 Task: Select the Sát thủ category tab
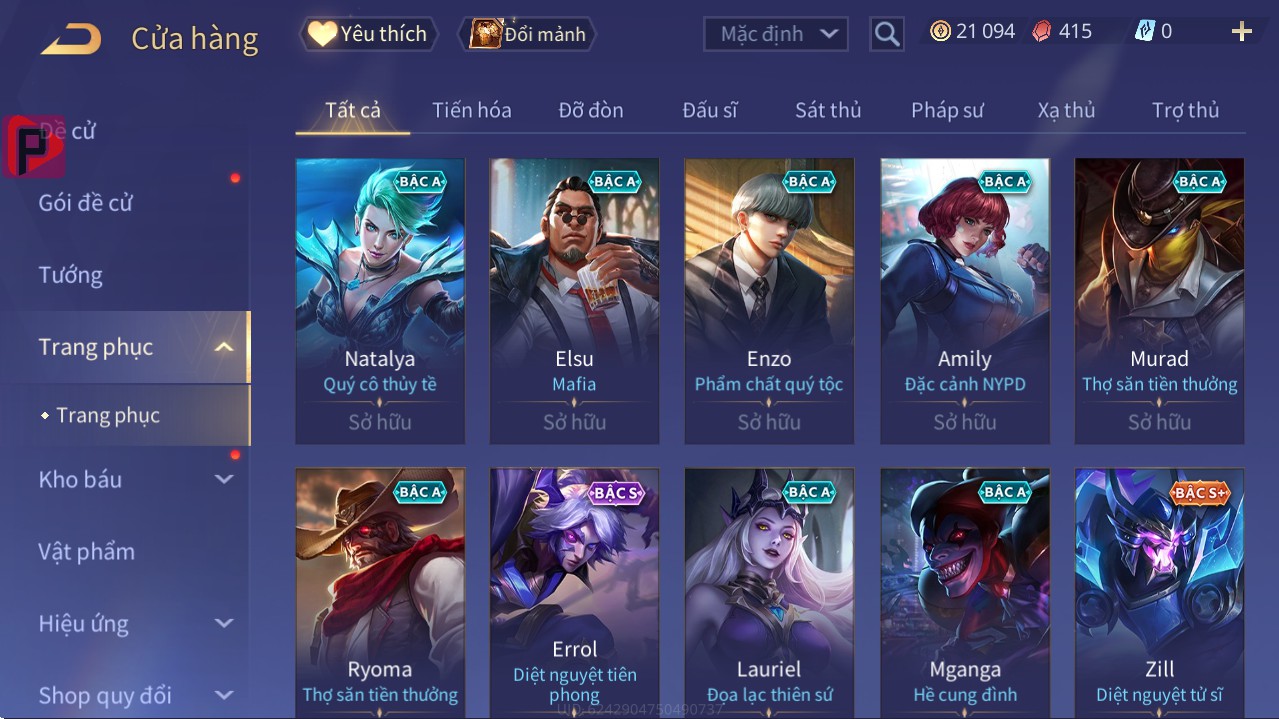pyautogui.click(x=827, y=110)
